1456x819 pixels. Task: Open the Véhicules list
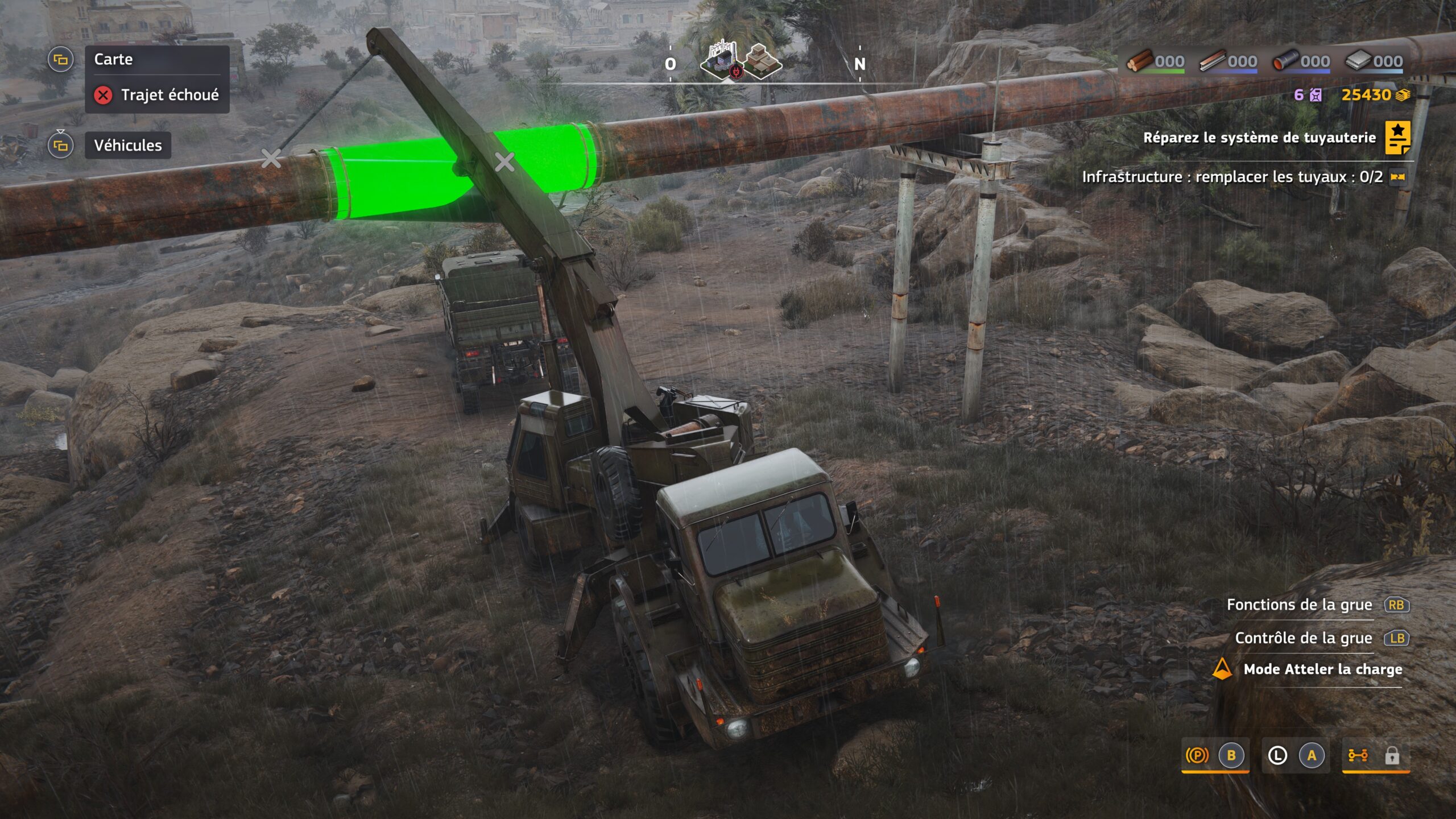click(127, 146)
